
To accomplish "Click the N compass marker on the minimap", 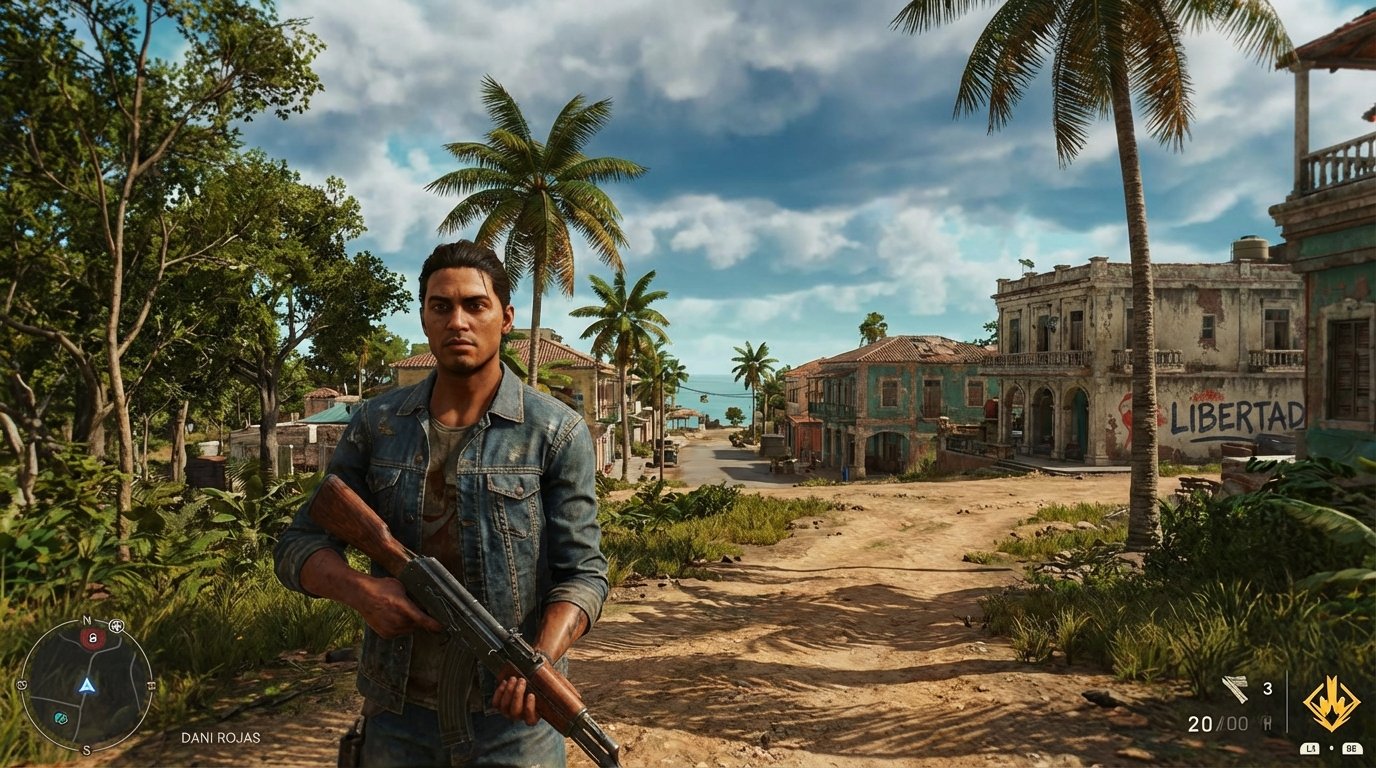I will (x=86, y=621).
